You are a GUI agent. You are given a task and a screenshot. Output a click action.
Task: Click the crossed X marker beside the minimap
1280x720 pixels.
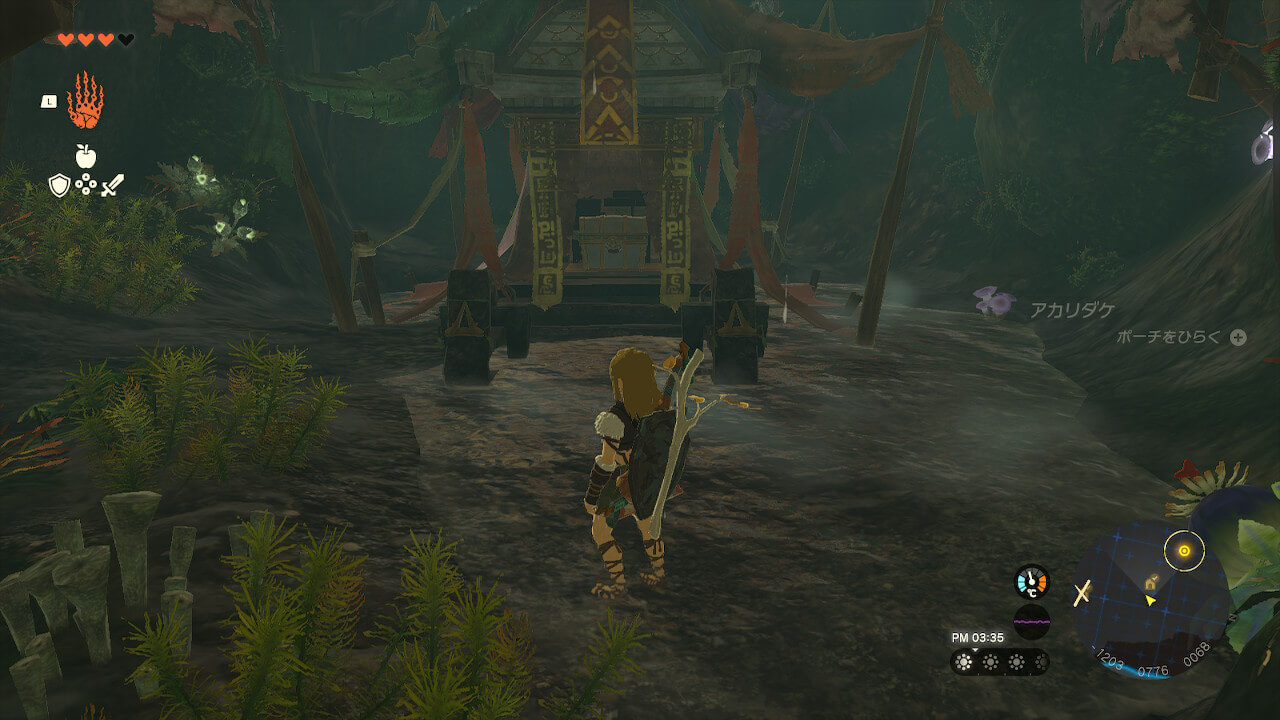click(1081, 594)
